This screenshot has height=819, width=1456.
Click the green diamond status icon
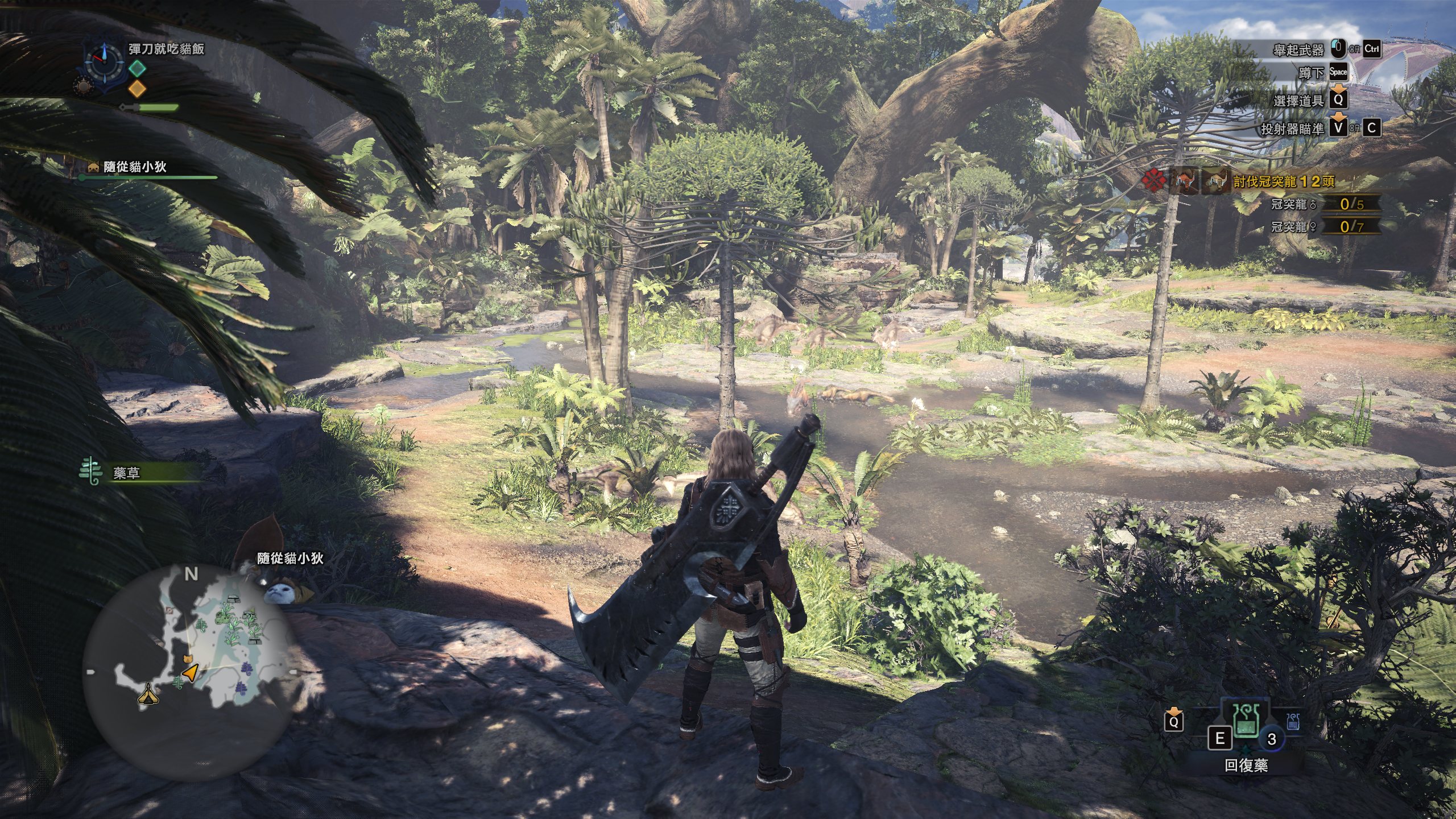pyautogui.click(x=137, y=68)
